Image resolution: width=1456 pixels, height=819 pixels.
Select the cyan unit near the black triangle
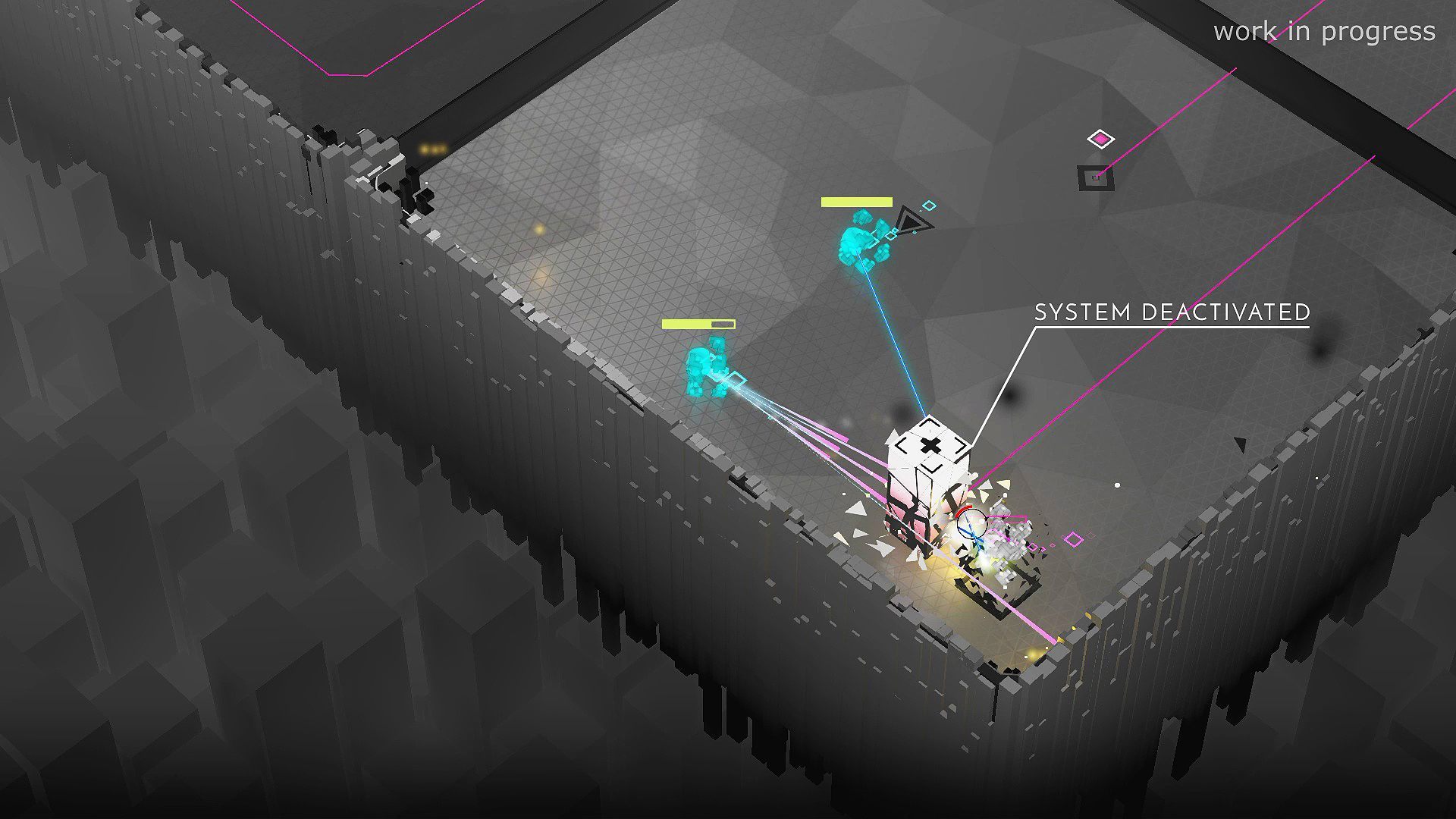point(858,237)
